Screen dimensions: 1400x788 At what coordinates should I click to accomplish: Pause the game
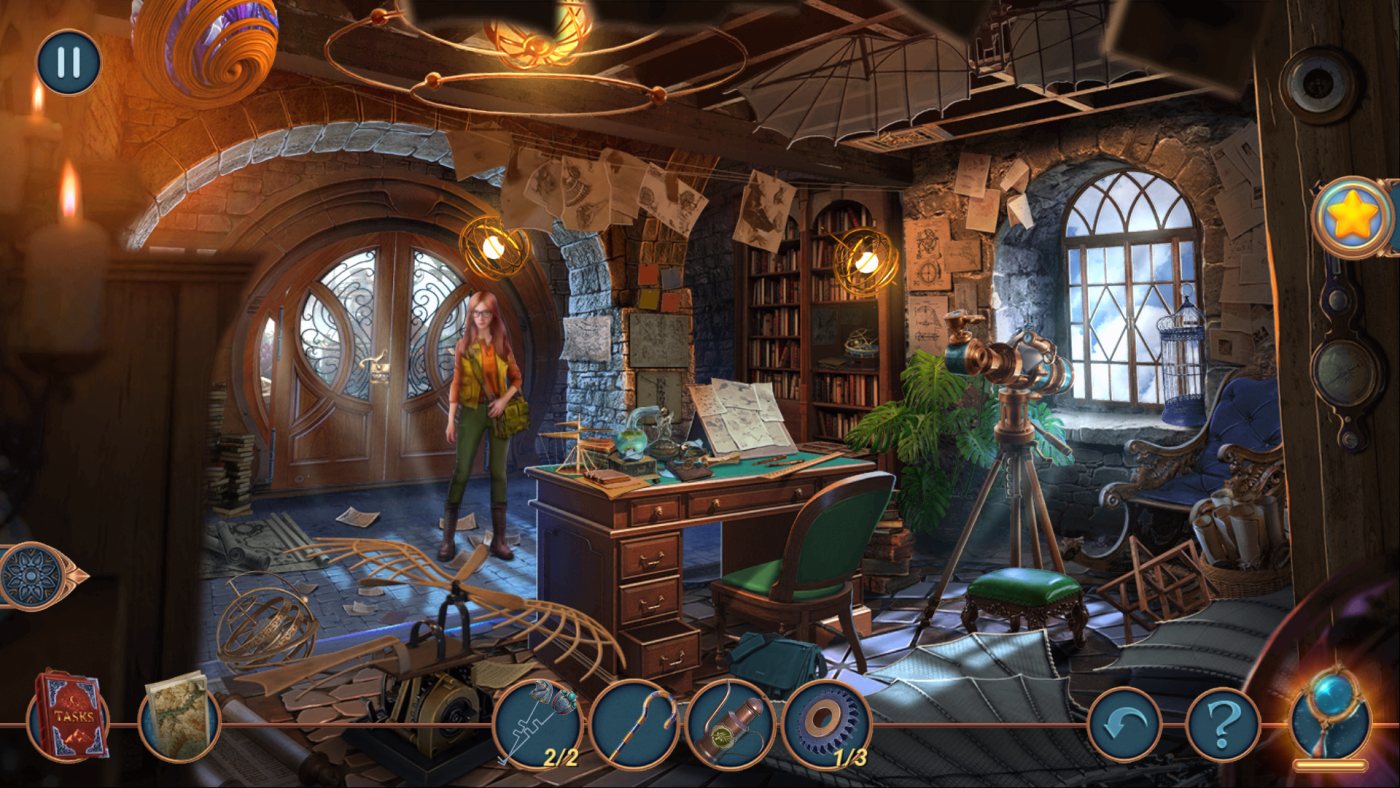click(69, 62)
